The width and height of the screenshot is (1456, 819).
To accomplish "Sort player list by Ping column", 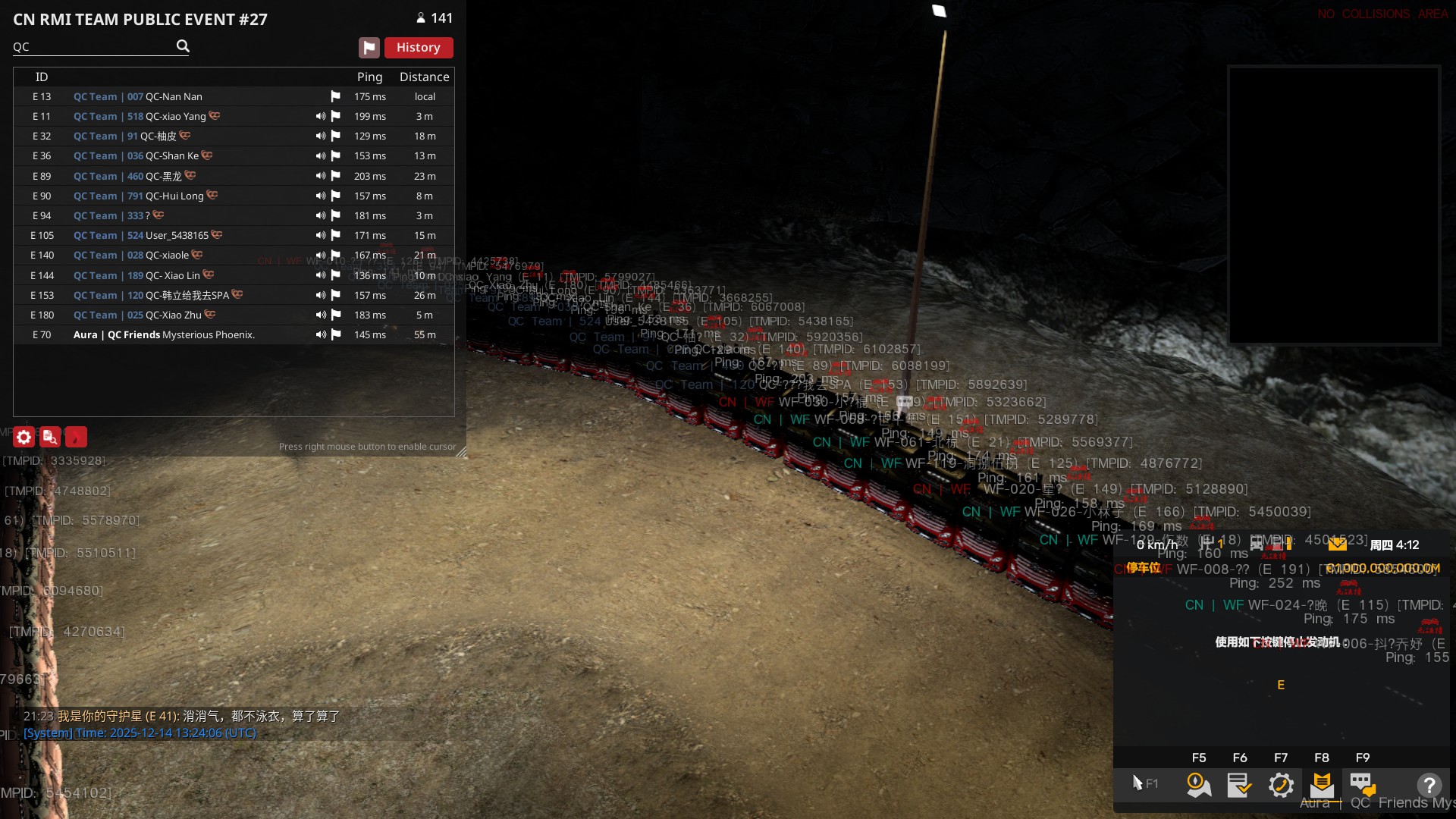I will pos(369,77).
